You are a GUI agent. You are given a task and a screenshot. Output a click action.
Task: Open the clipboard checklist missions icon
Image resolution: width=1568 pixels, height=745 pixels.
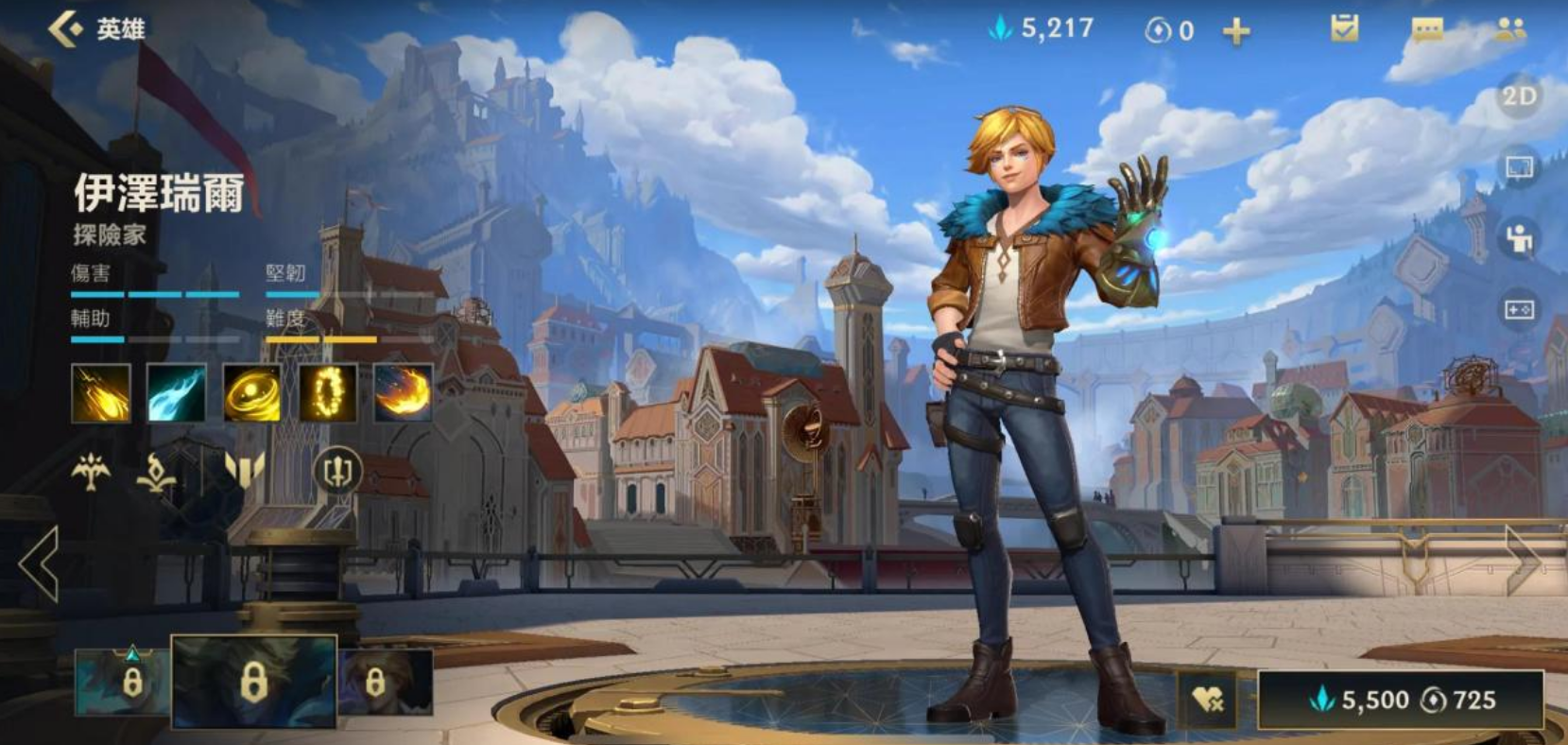(x=1343, y=29)
